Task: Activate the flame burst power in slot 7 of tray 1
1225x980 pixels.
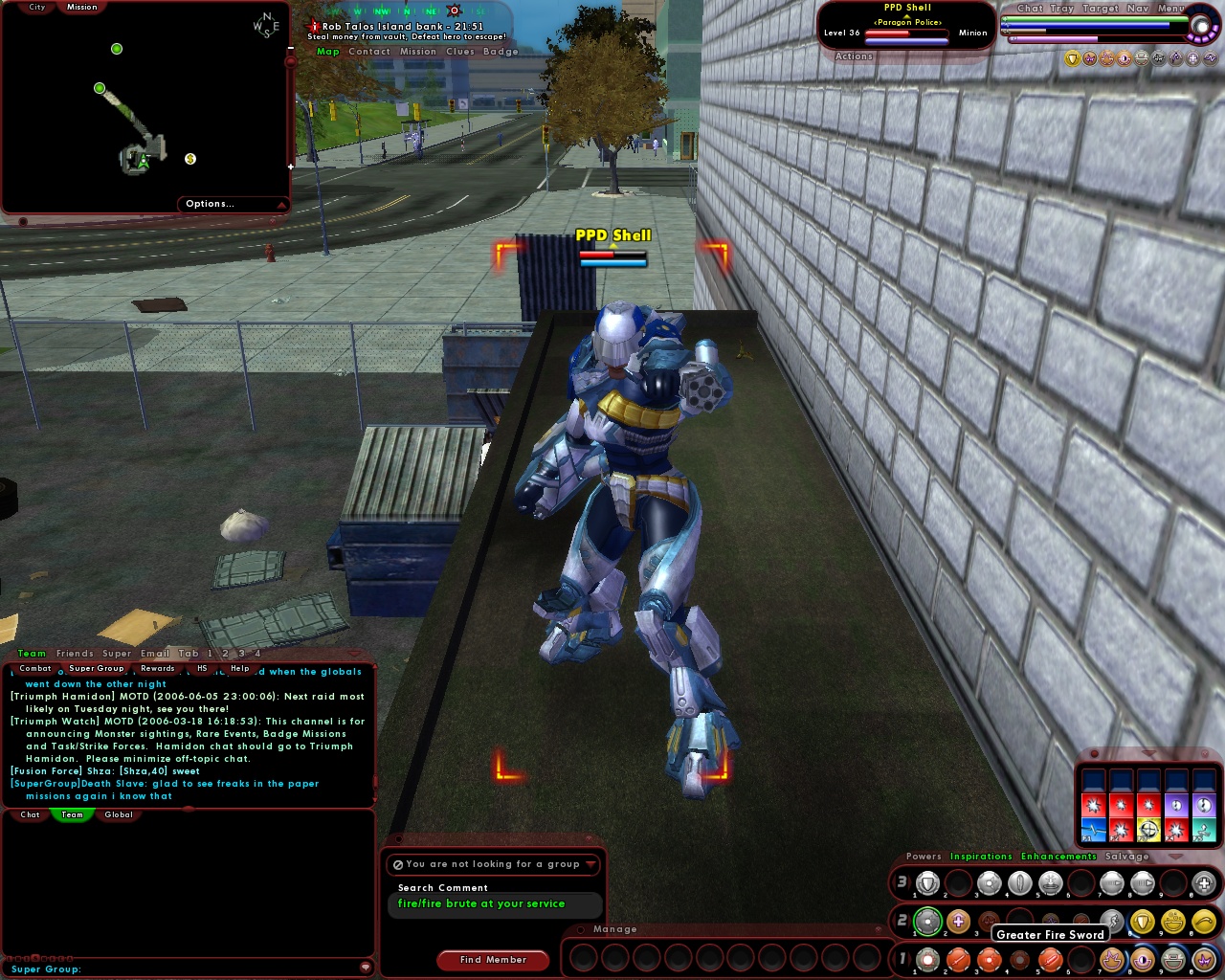Action: coord(1111,959)
